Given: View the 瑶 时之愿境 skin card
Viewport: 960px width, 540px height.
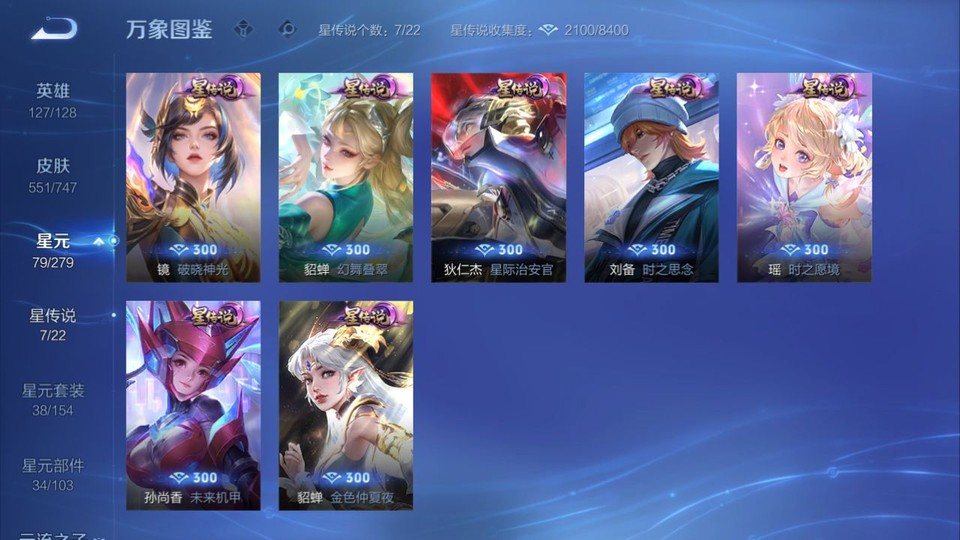Looking at the screenshot, I should 804,177.
